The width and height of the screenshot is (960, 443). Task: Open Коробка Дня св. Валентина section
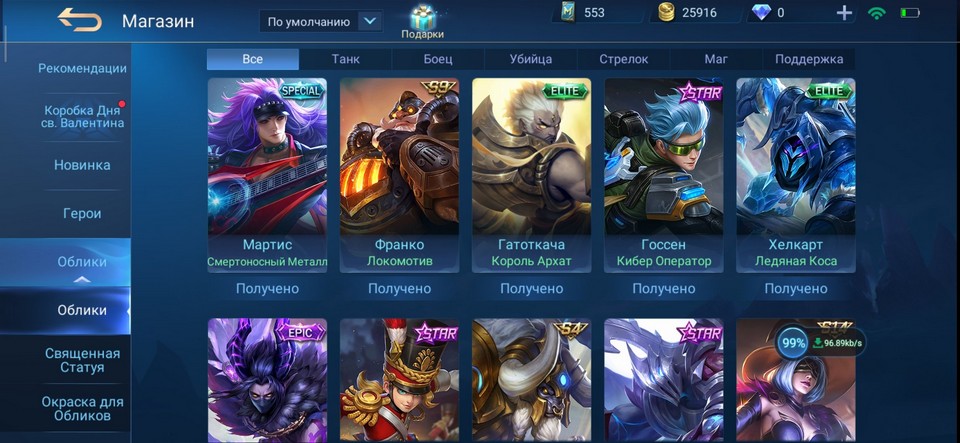coord(82,116)
